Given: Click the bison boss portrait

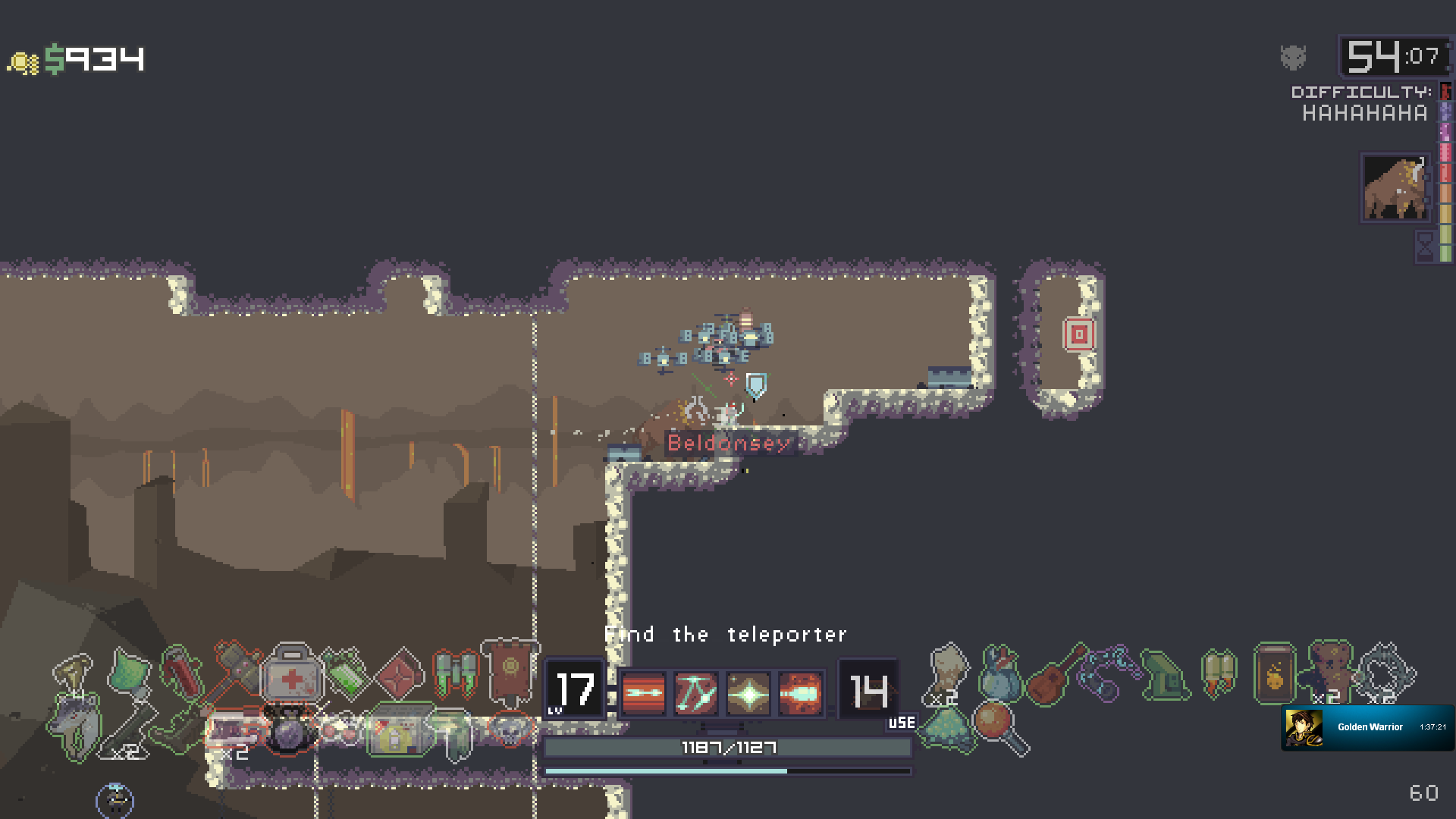Looking at the screenshot, I should tap(1395, 187).
